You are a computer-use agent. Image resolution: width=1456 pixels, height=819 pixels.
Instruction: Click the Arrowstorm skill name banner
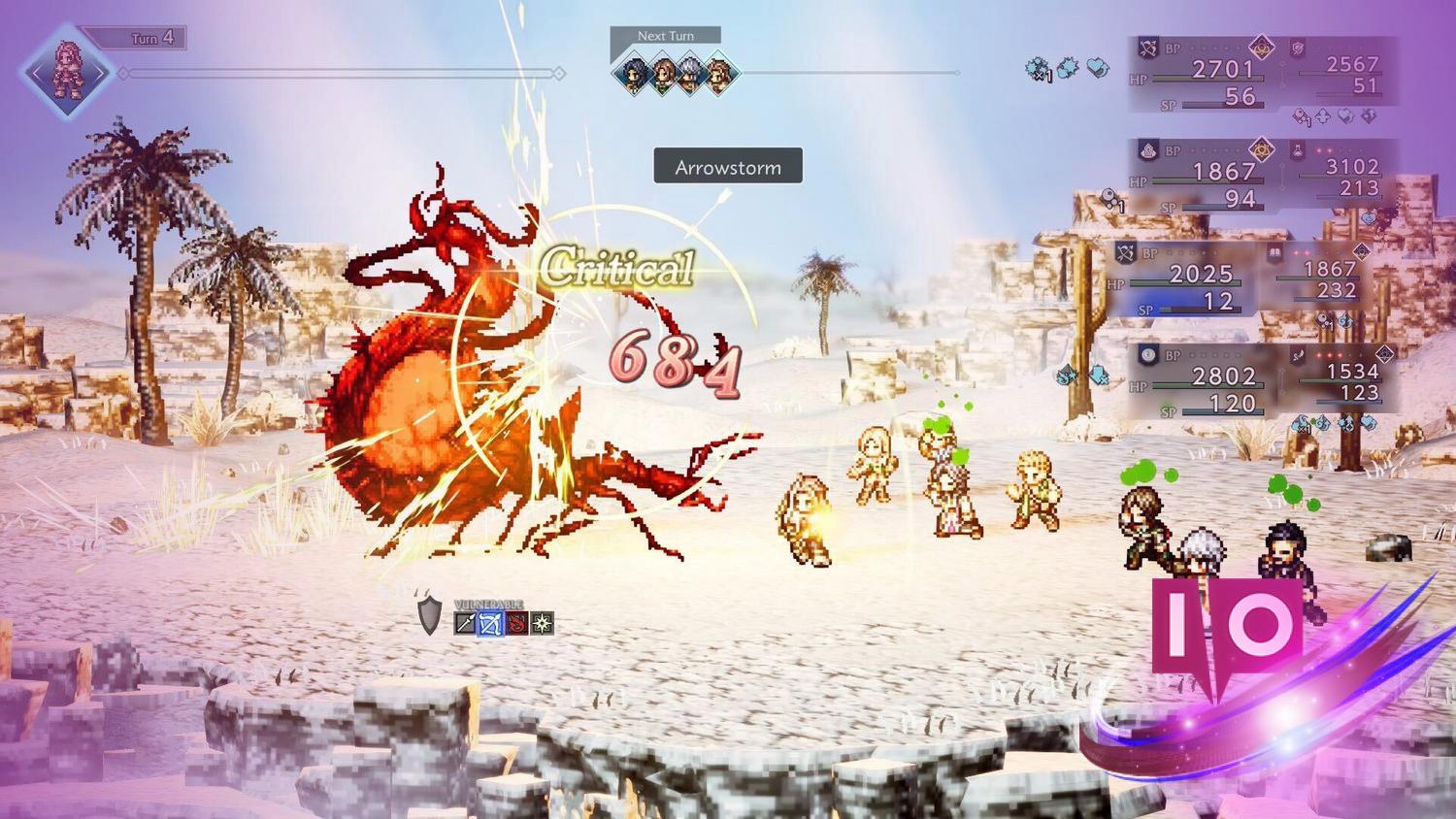(728, 166)
